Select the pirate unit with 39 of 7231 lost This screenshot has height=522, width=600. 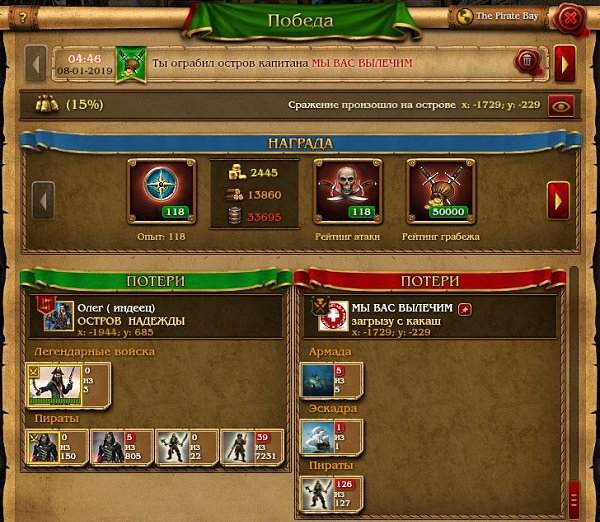click(237, 447)
